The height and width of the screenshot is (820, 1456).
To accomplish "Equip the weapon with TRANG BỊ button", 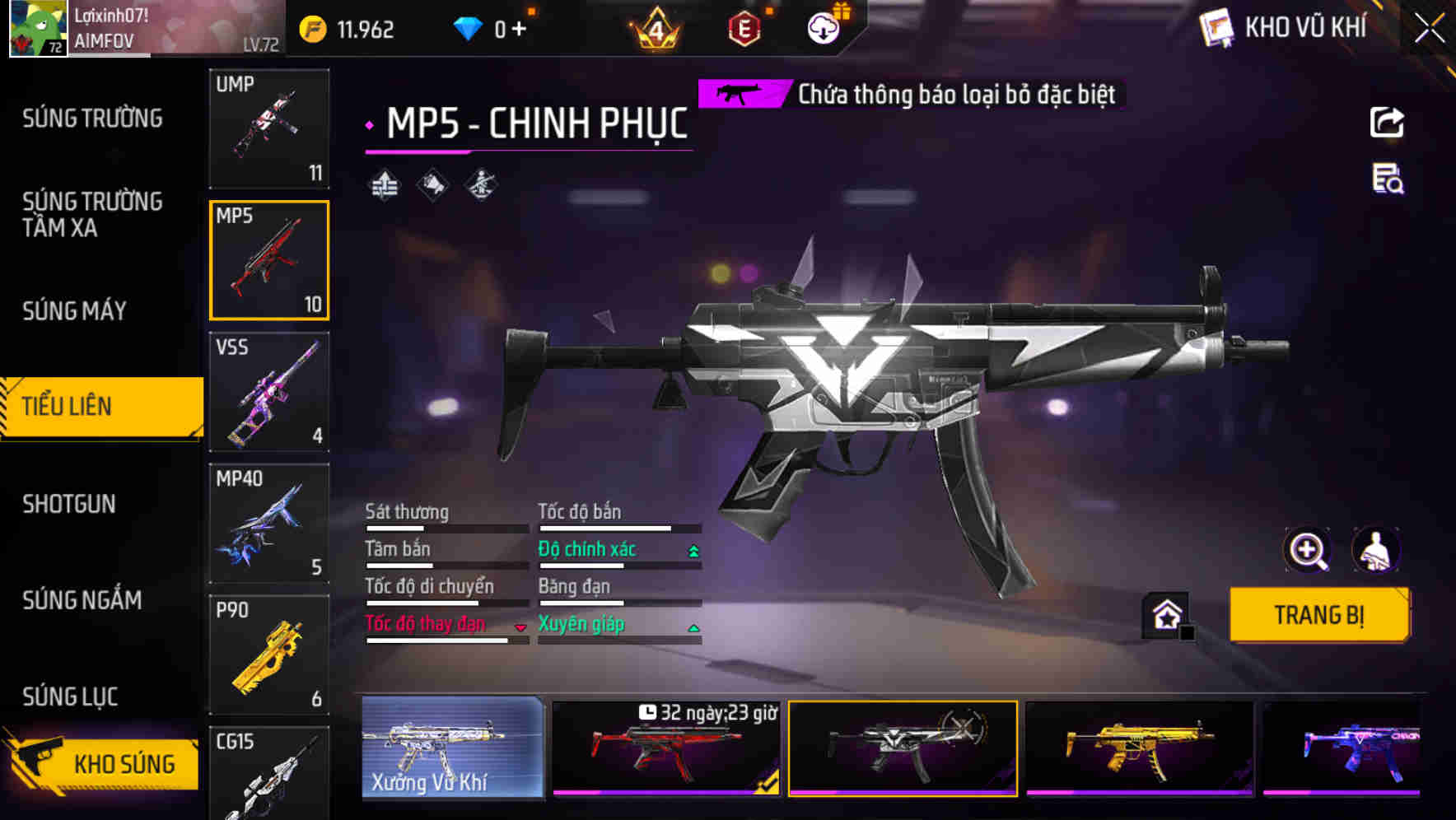I will click(1318, 614).
